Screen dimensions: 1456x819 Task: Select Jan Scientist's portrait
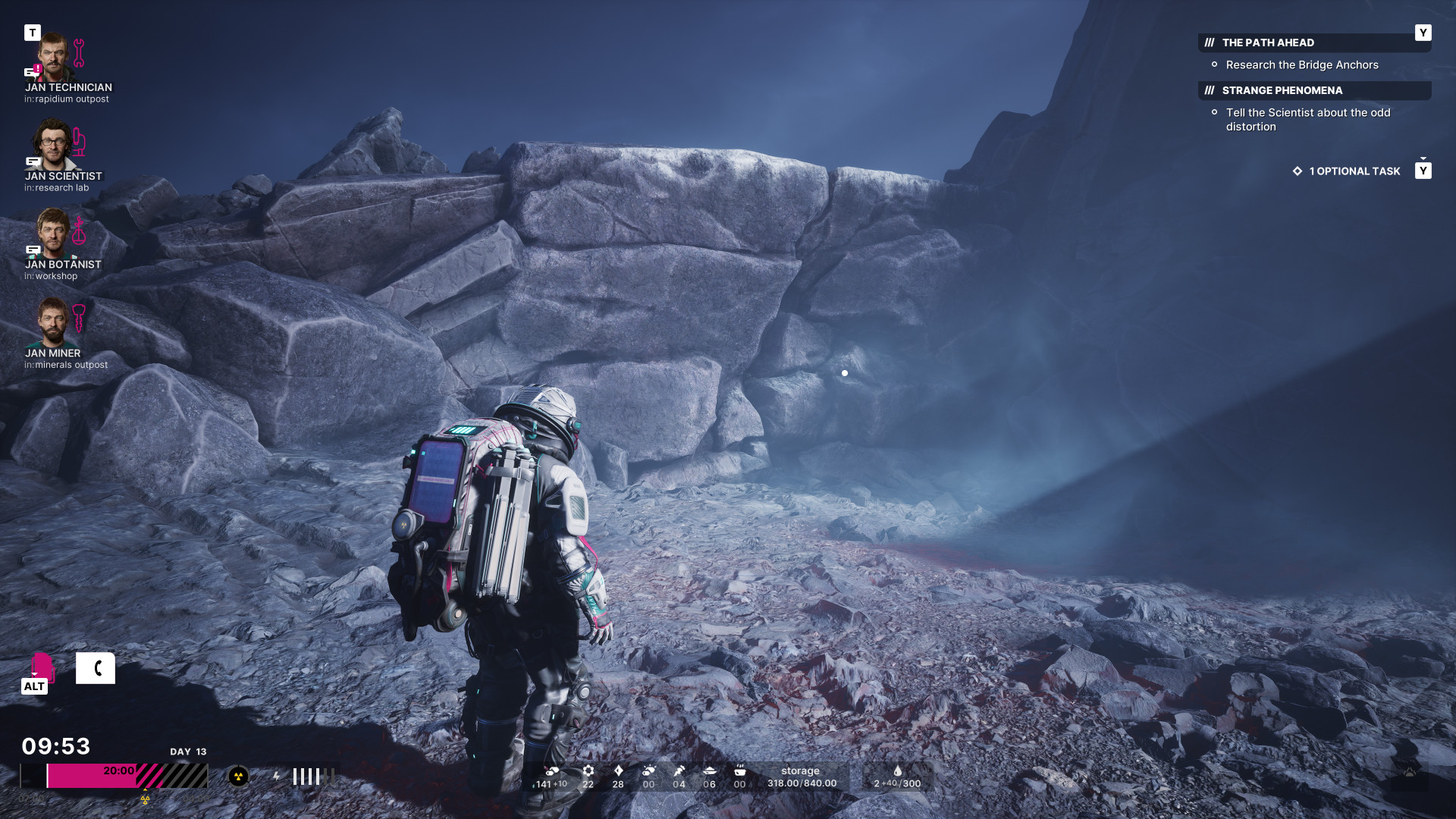(x=52, y=146)
